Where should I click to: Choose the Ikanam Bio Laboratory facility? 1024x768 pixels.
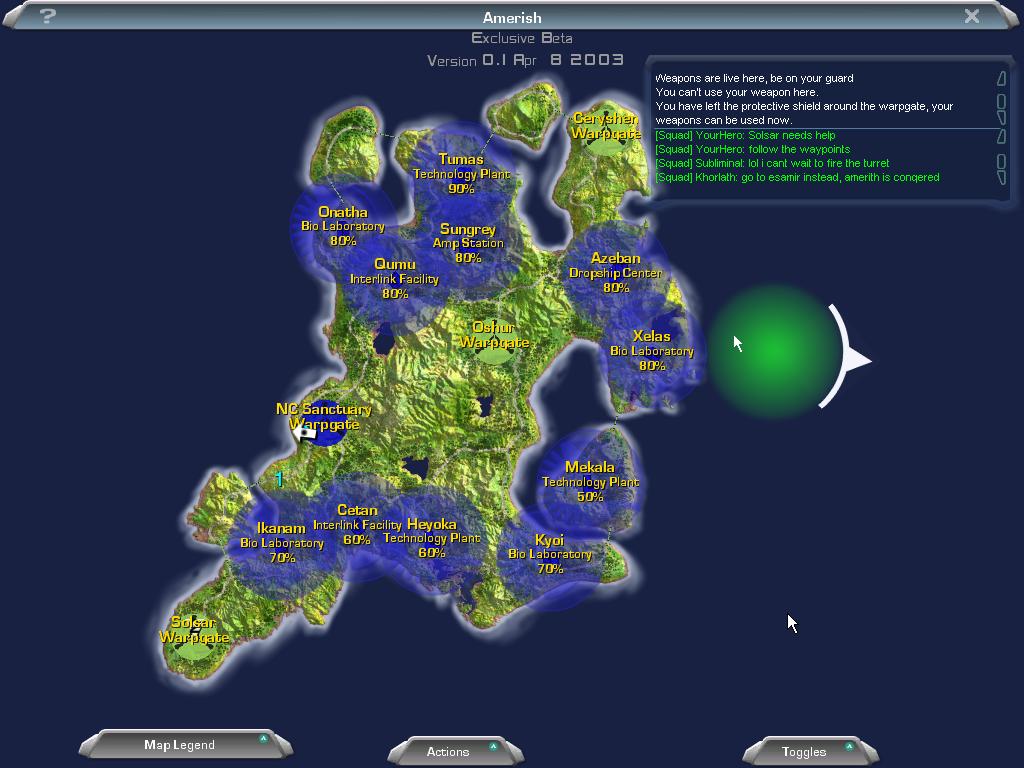tap(281, 542)
